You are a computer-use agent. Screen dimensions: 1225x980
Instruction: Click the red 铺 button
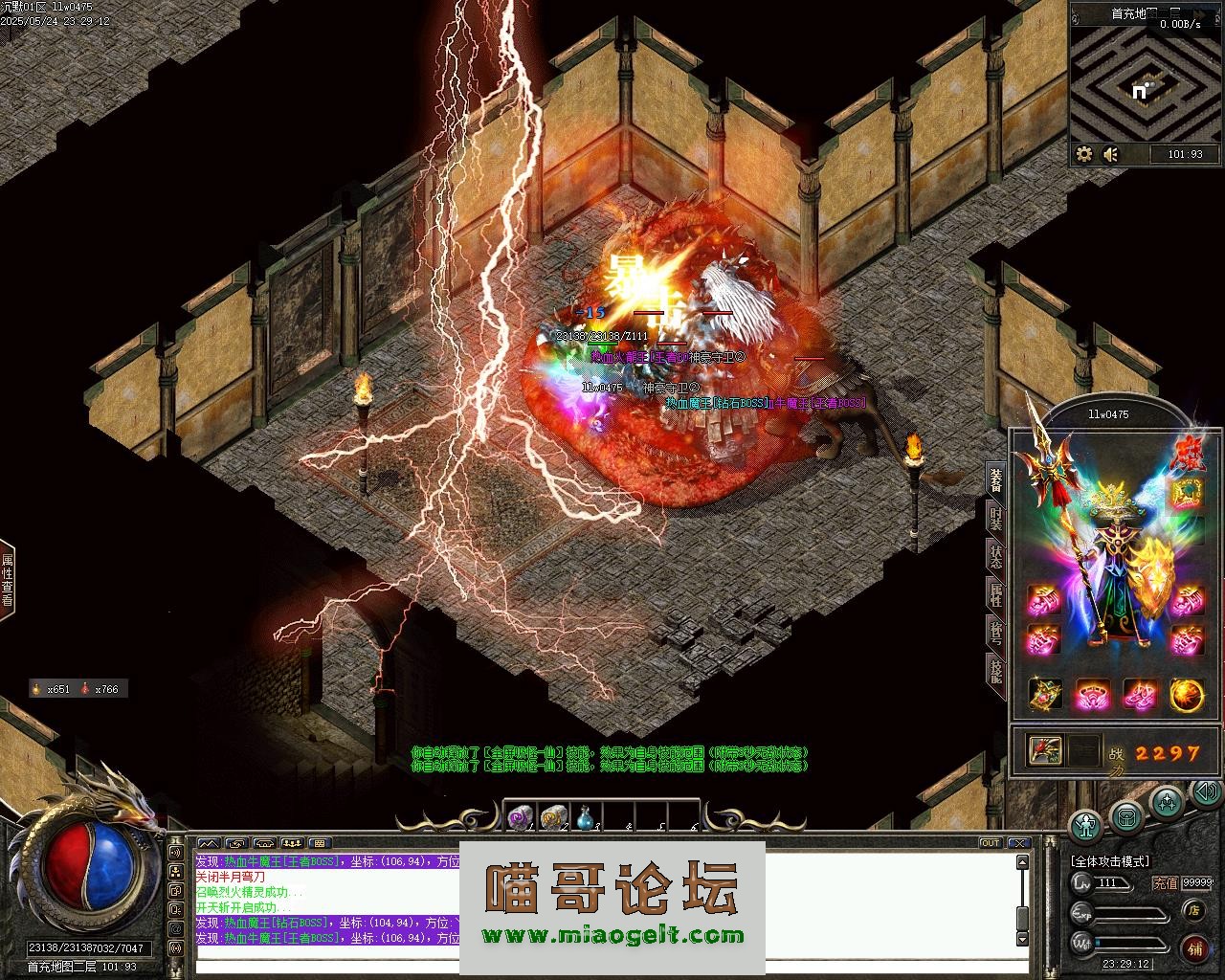pyautogui.click(x=1194, y=947)
